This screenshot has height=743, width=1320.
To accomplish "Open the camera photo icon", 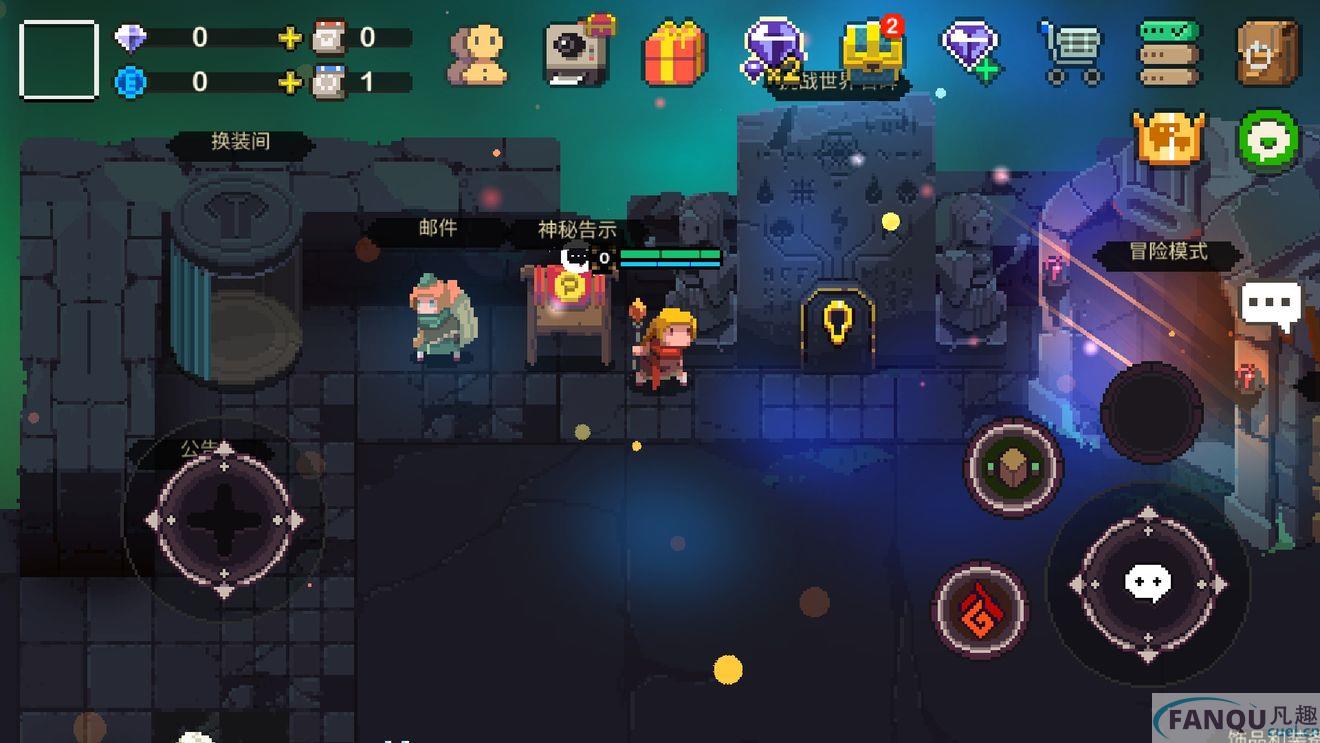I will coord(578,52).
